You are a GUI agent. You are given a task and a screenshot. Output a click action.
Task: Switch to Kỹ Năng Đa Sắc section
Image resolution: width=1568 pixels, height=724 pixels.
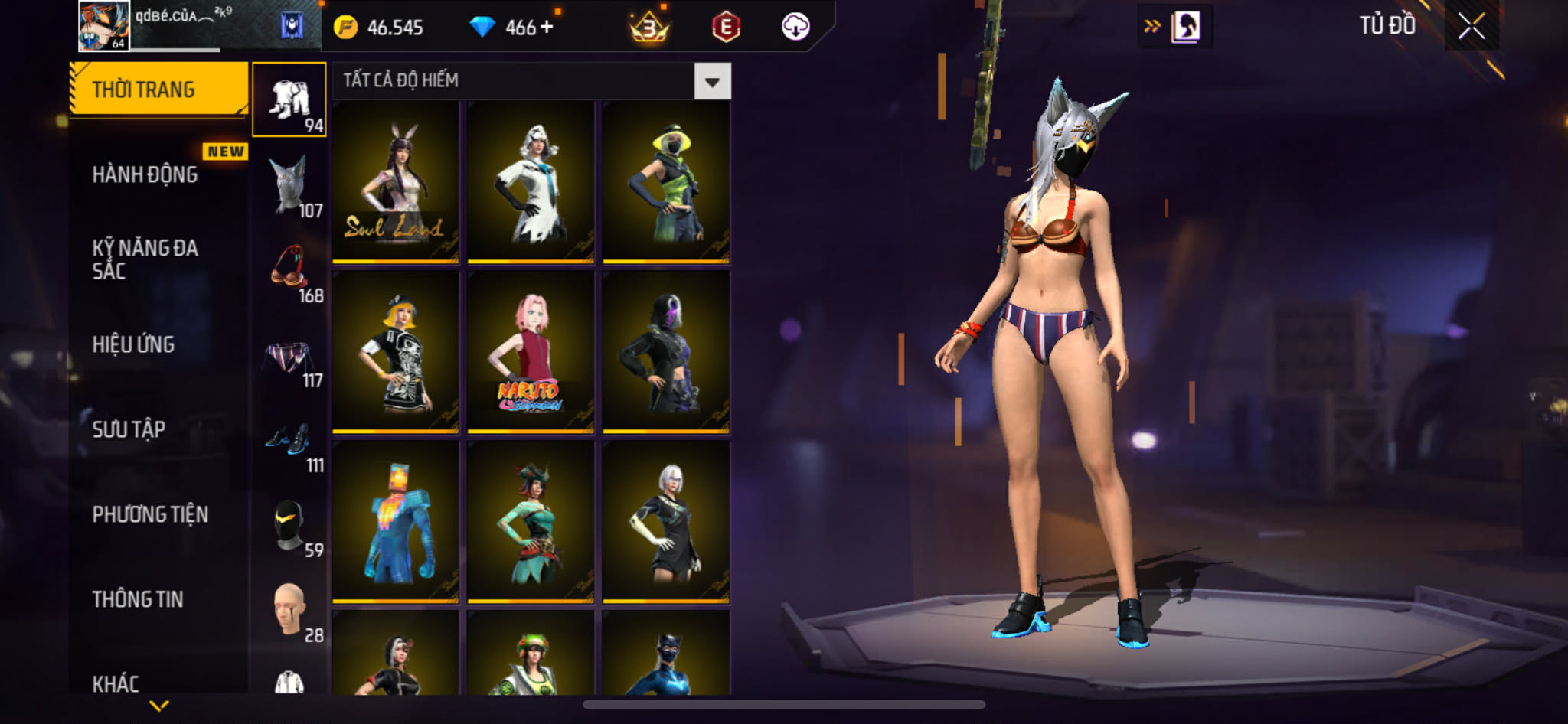coord(145,259)
